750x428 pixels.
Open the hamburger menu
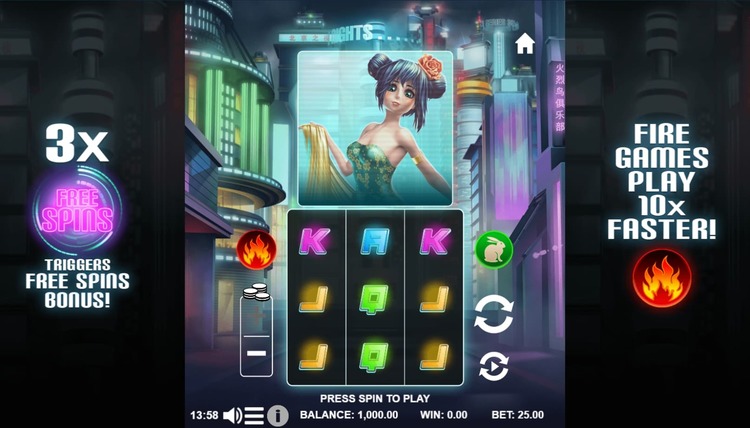[255, 415]
